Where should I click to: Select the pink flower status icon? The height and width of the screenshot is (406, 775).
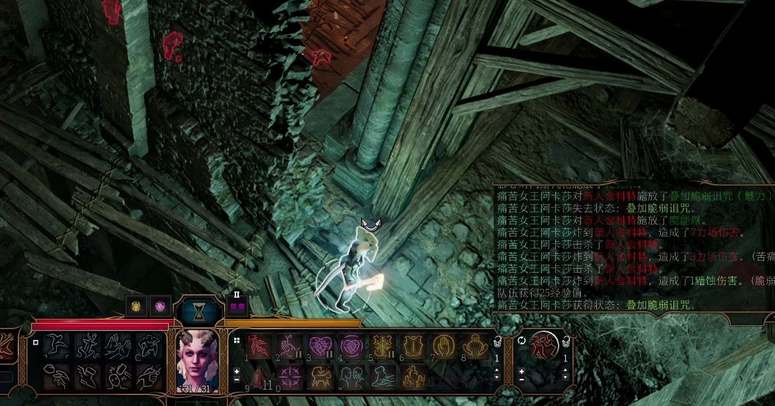coord(159,304)
